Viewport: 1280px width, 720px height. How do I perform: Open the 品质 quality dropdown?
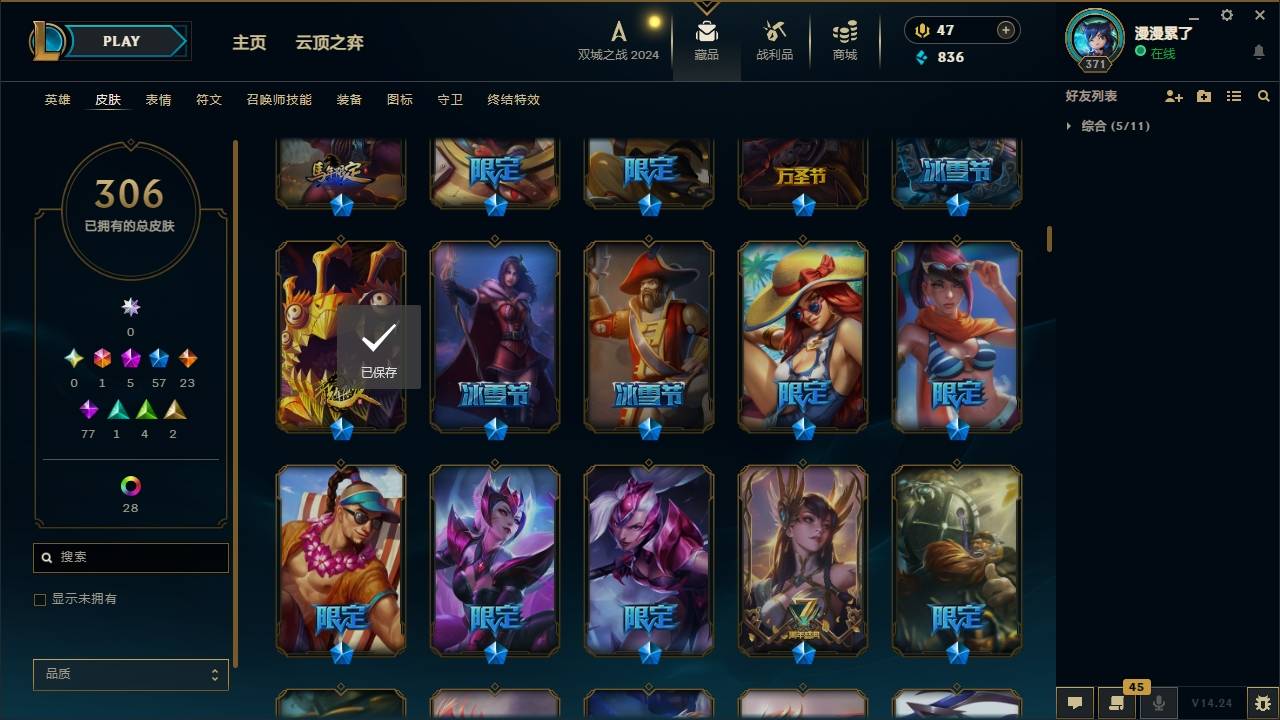click(130, 674)
